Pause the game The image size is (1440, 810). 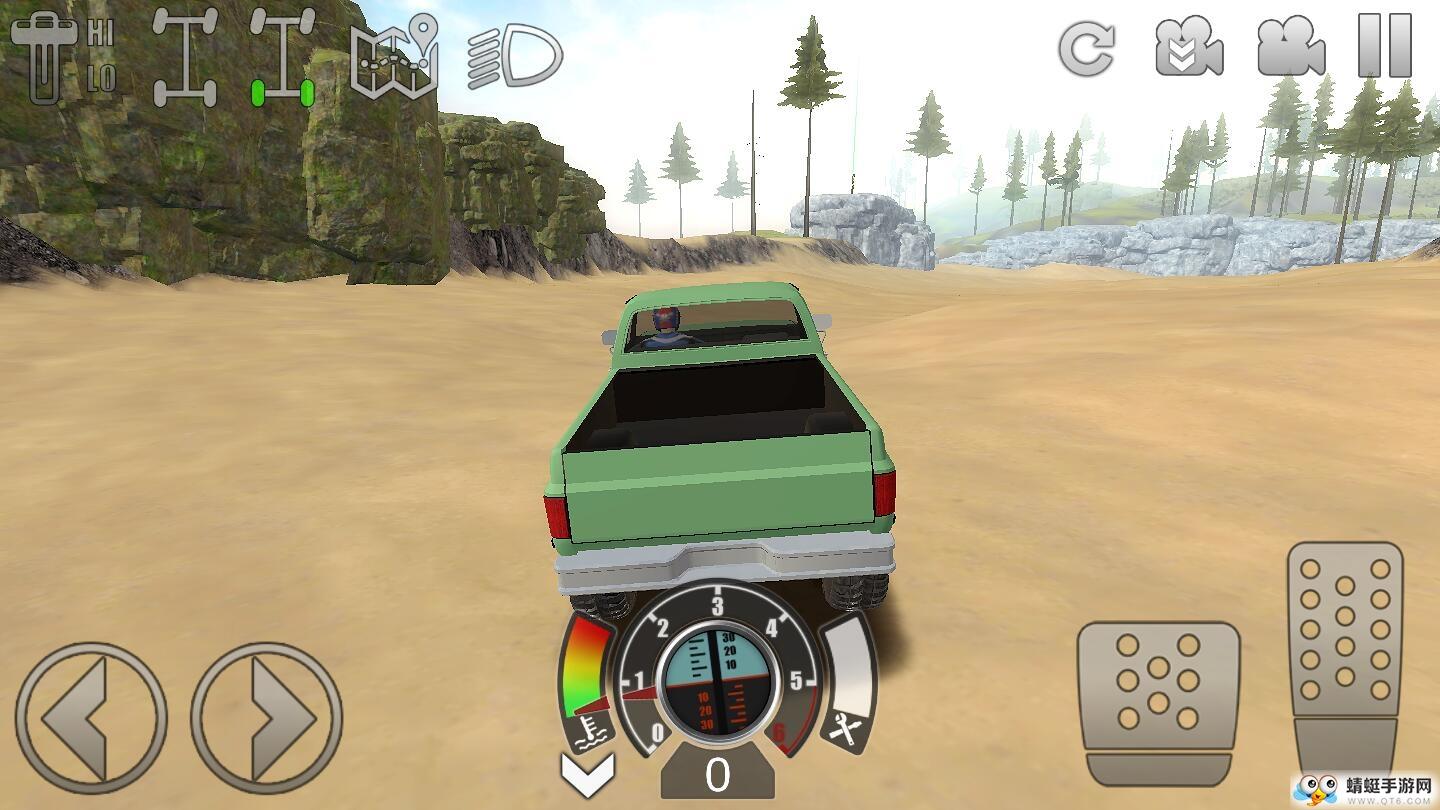coord(1385,47)
